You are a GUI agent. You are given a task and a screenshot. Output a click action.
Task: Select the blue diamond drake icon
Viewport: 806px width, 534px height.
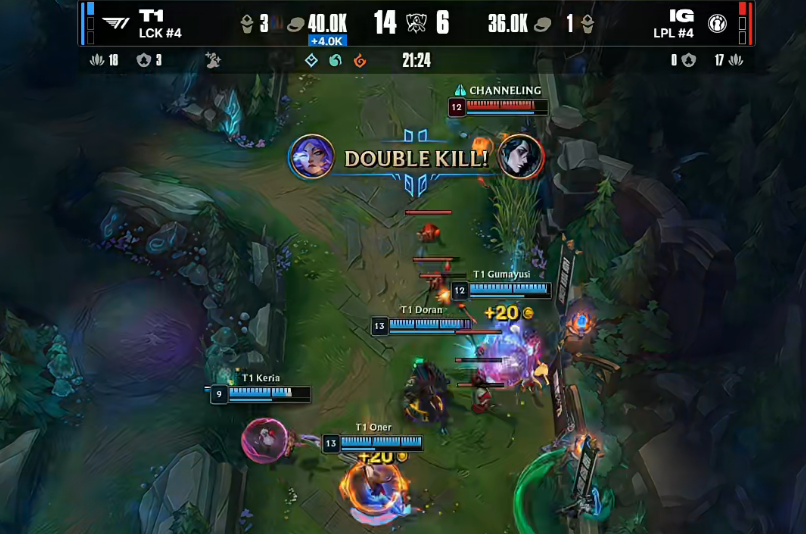pyautogui.click(x=311, y=61)
